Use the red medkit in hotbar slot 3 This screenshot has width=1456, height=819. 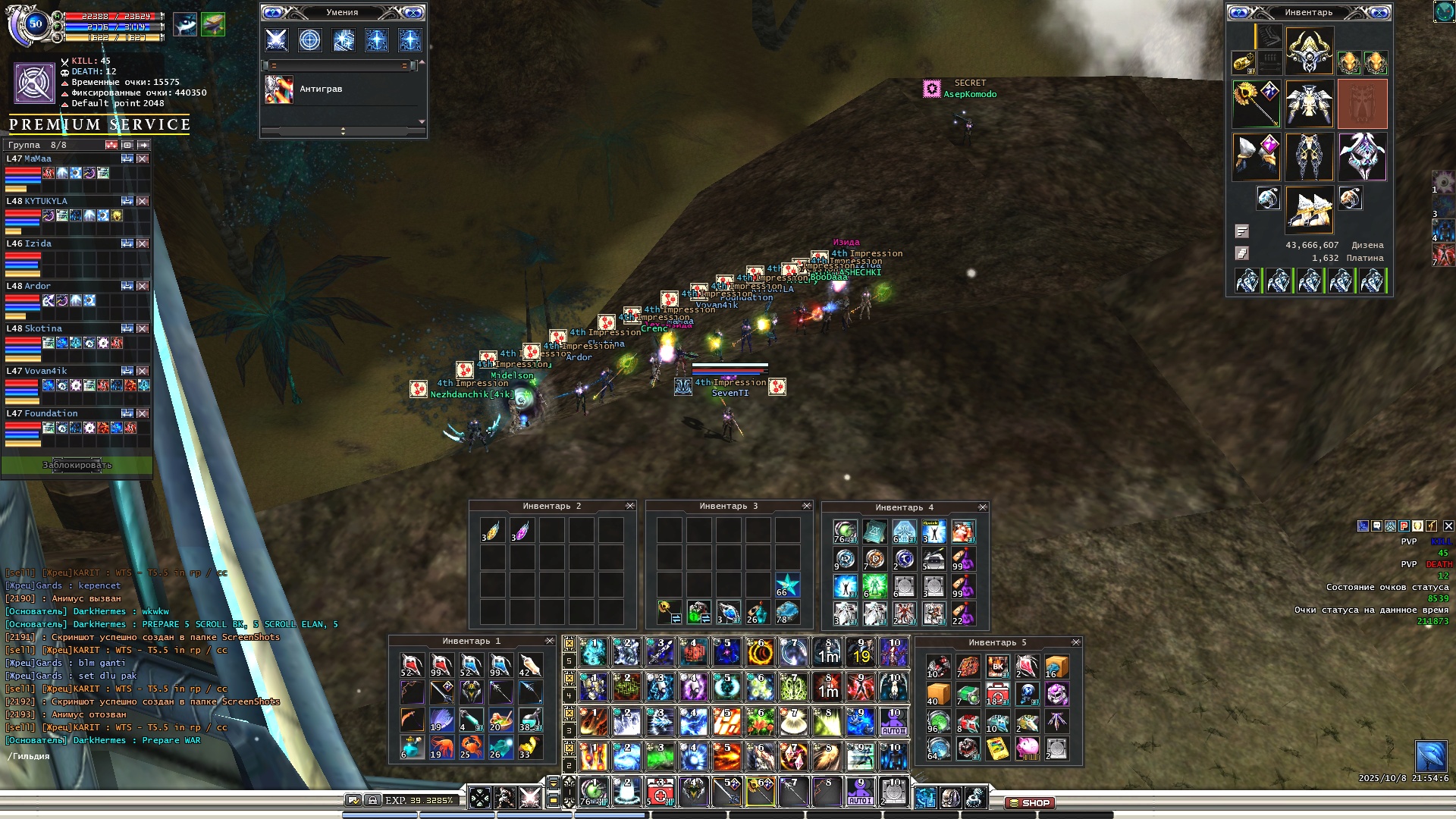tap(660, 792)
